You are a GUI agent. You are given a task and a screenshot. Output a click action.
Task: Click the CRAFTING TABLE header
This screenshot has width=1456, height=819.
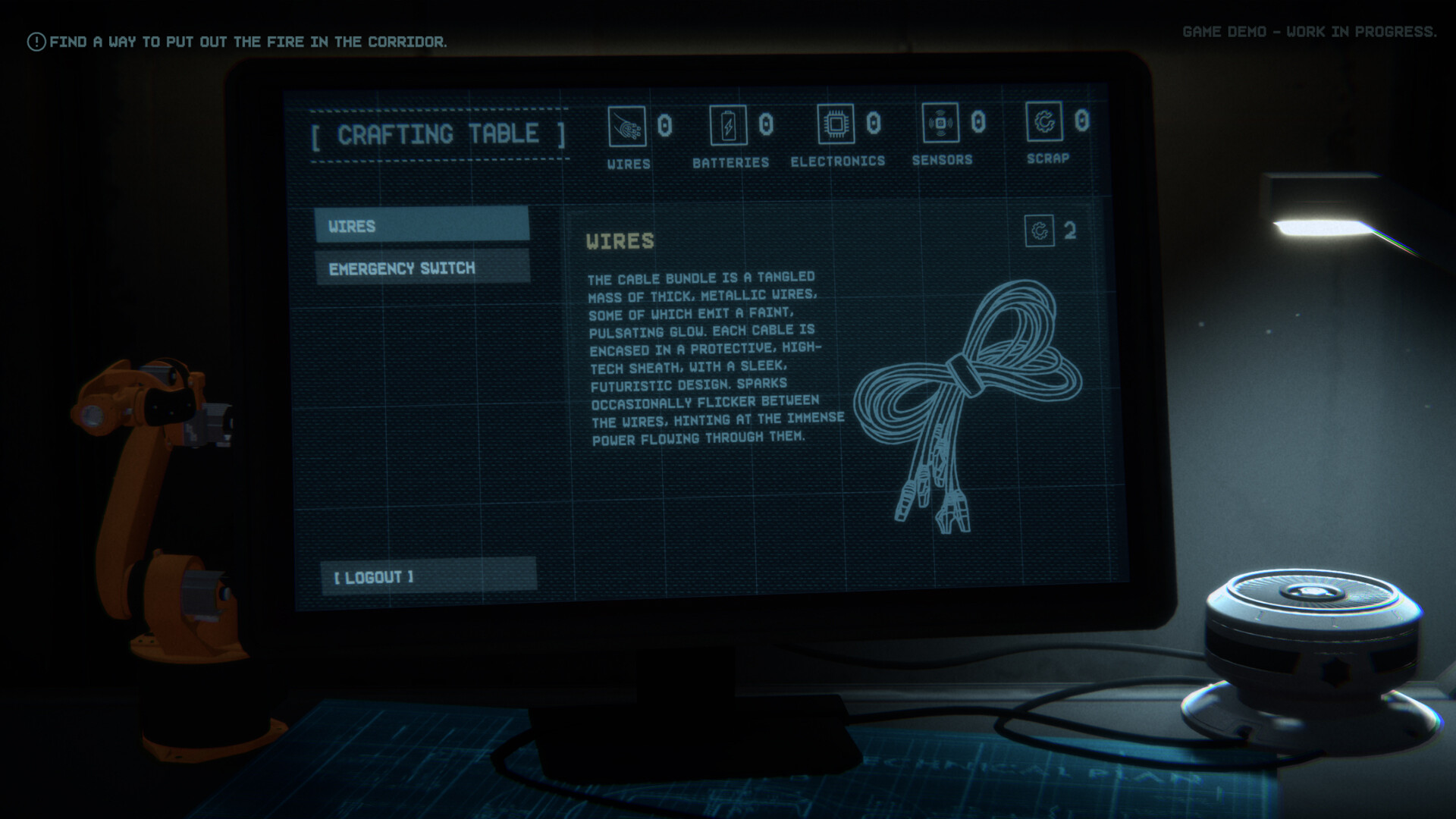pyautogui.click(x=438, y=135)
